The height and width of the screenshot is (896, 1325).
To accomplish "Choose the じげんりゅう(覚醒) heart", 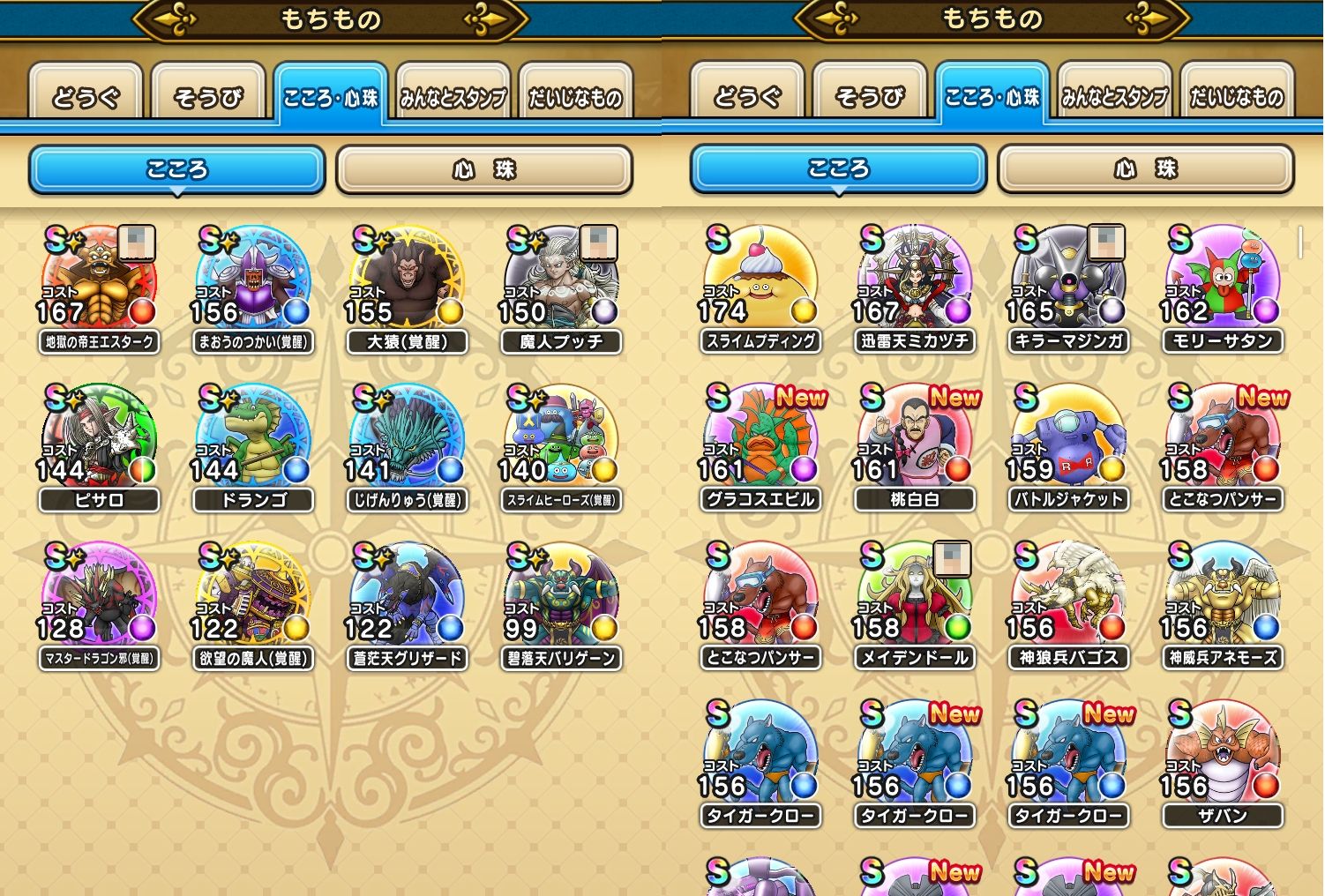I will (x=407, y=439).
